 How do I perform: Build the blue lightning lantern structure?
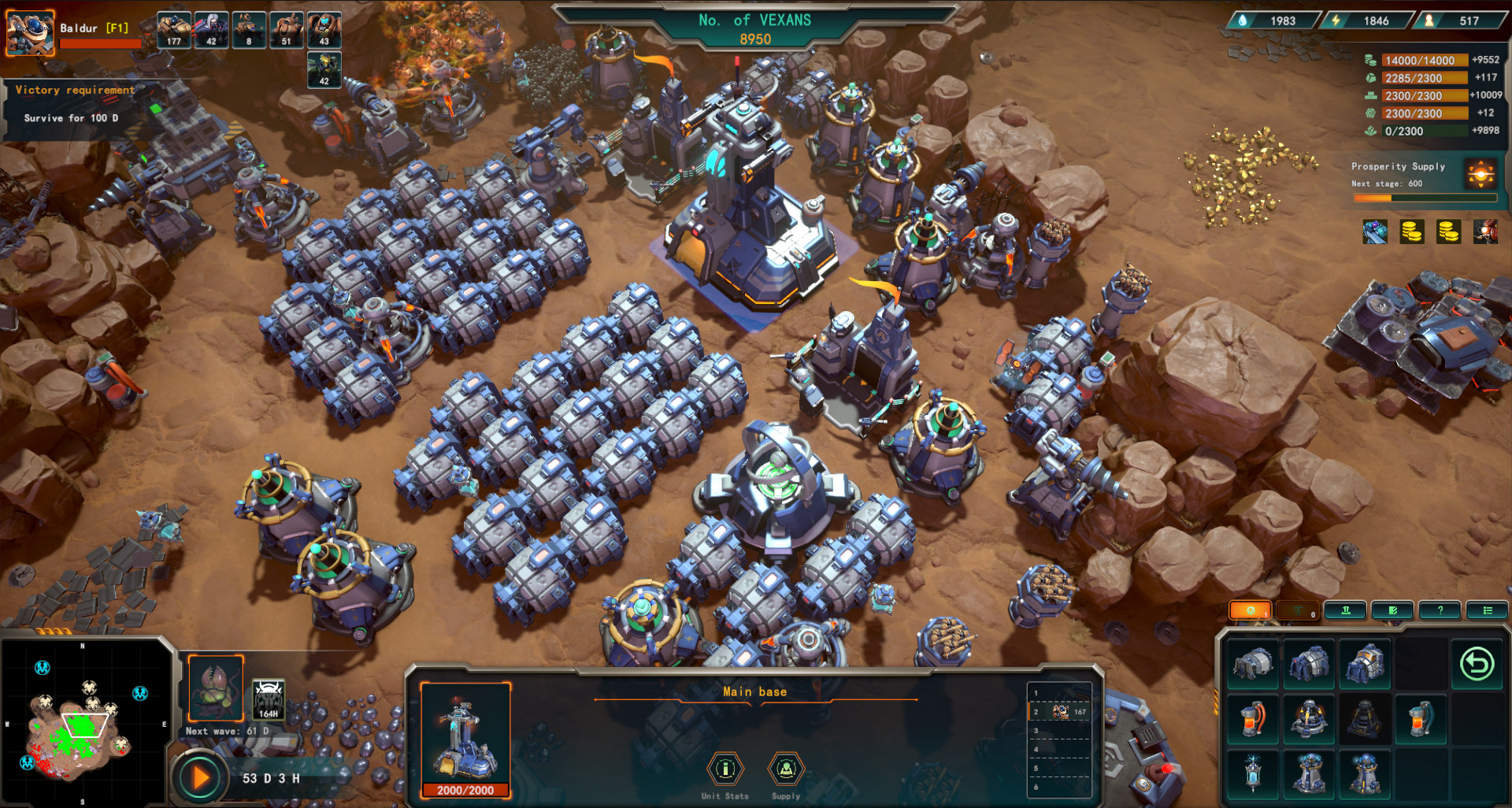click(x=1252, y=773)
